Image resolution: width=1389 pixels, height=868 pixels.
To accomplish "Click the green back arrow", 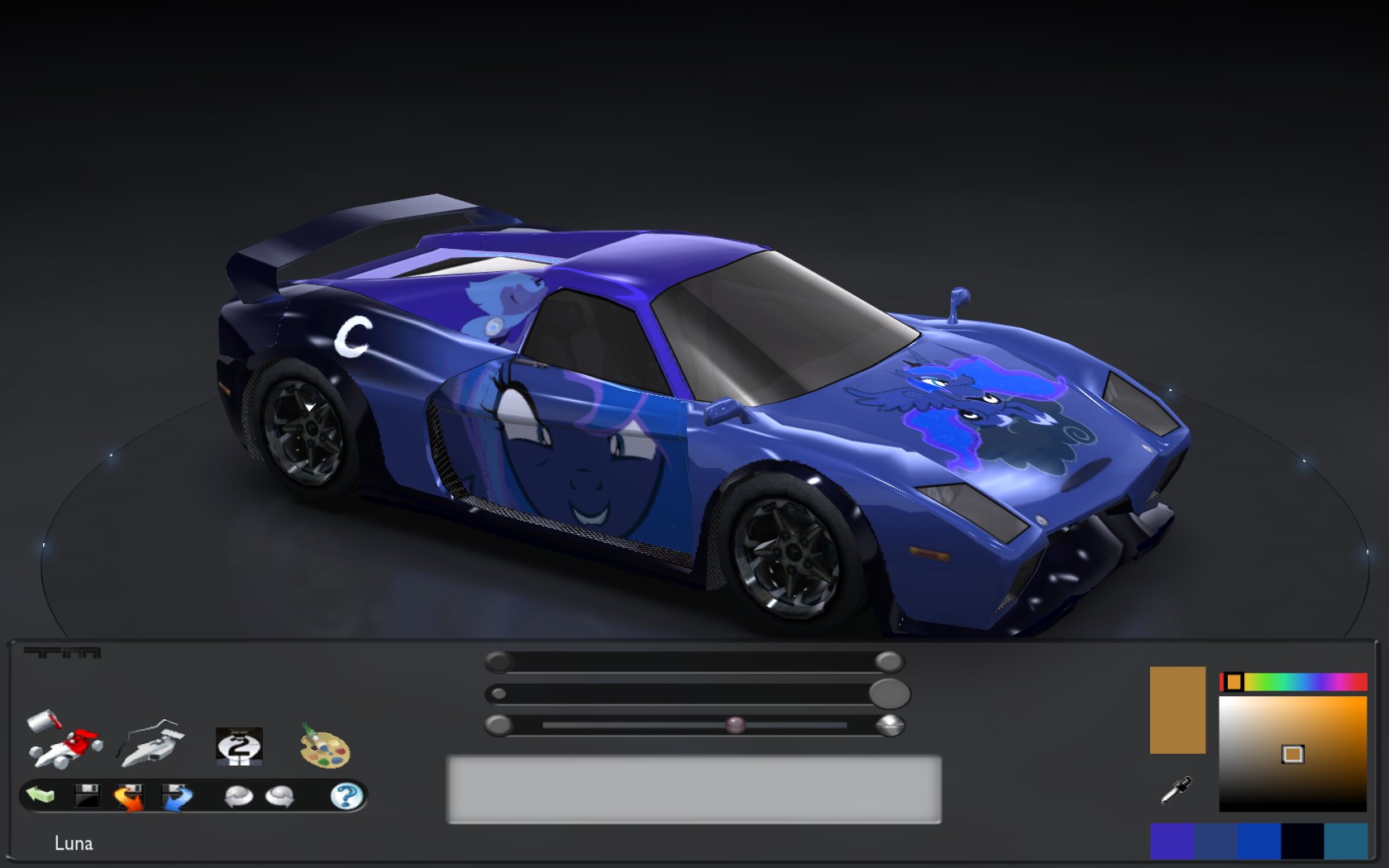I will tap(41, 795).
